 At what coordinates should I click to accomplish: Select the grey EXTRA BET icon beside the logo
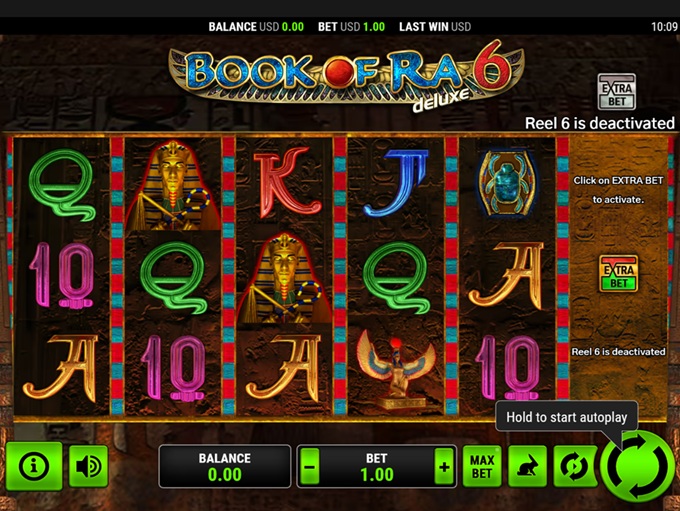click(616, 92)
